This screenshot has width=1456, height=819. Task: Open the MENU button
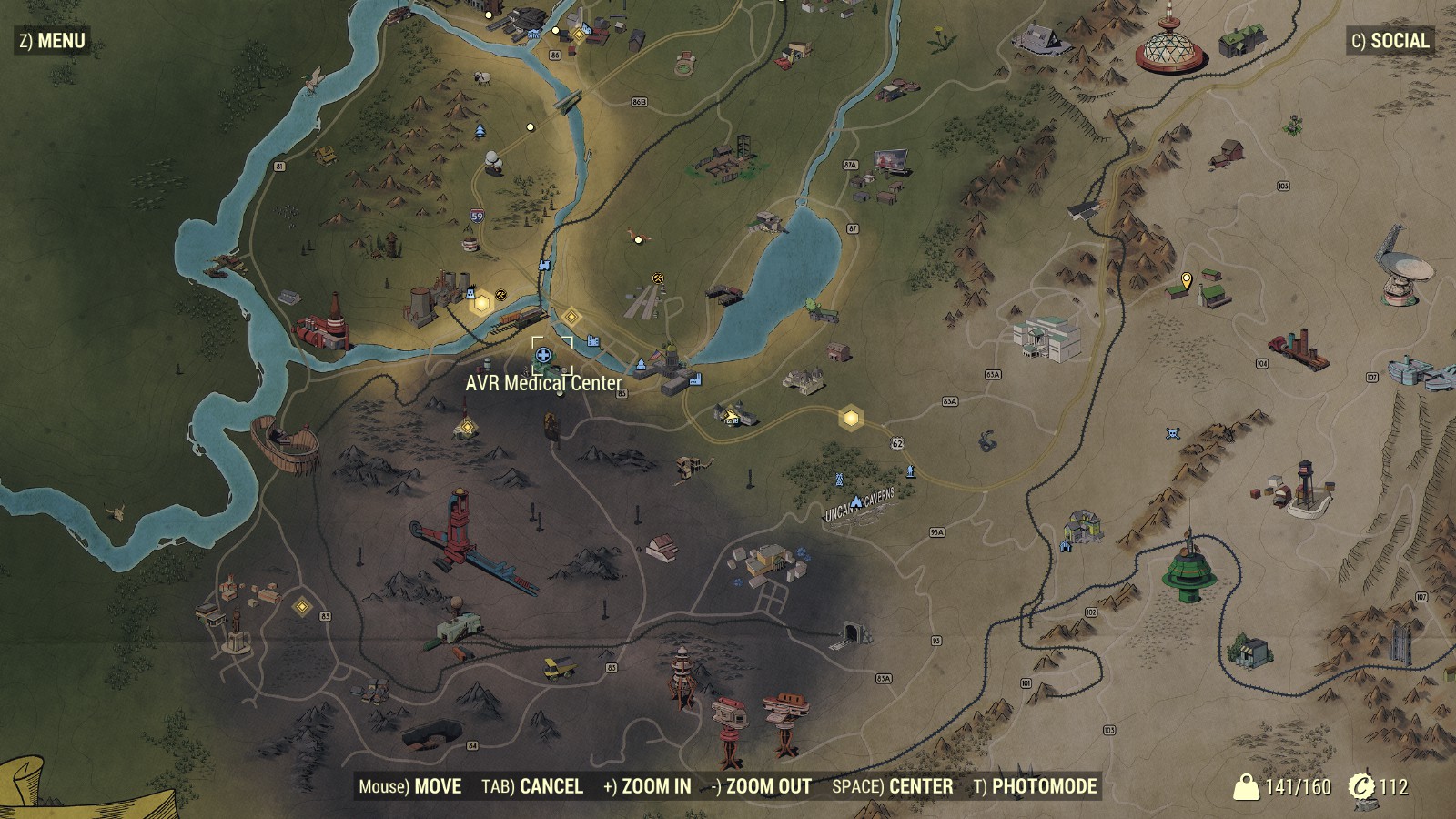[53, 41]
